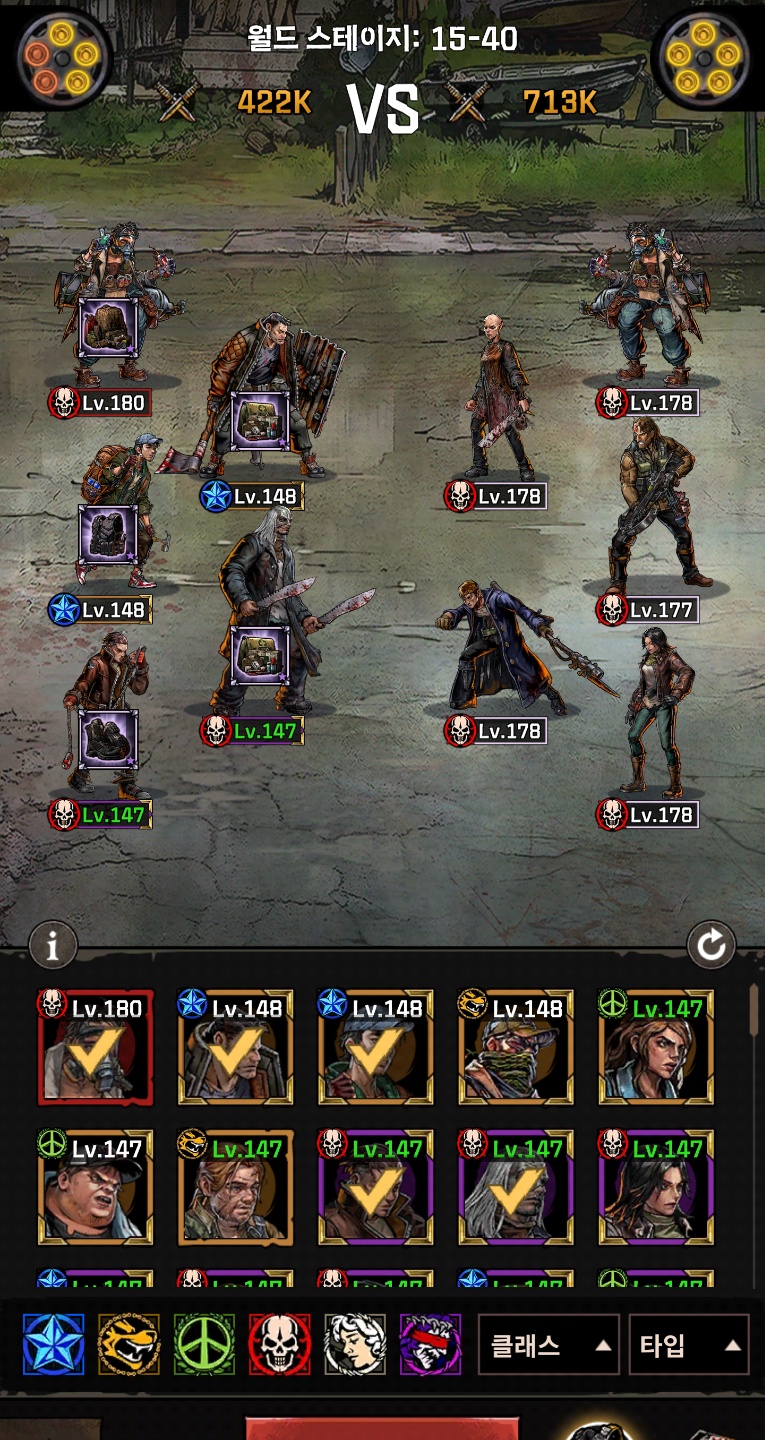Open the enemy's revolver cylinder icon beside 713K
Screen dimensions: 765x1440
click(x=700, y=58)
